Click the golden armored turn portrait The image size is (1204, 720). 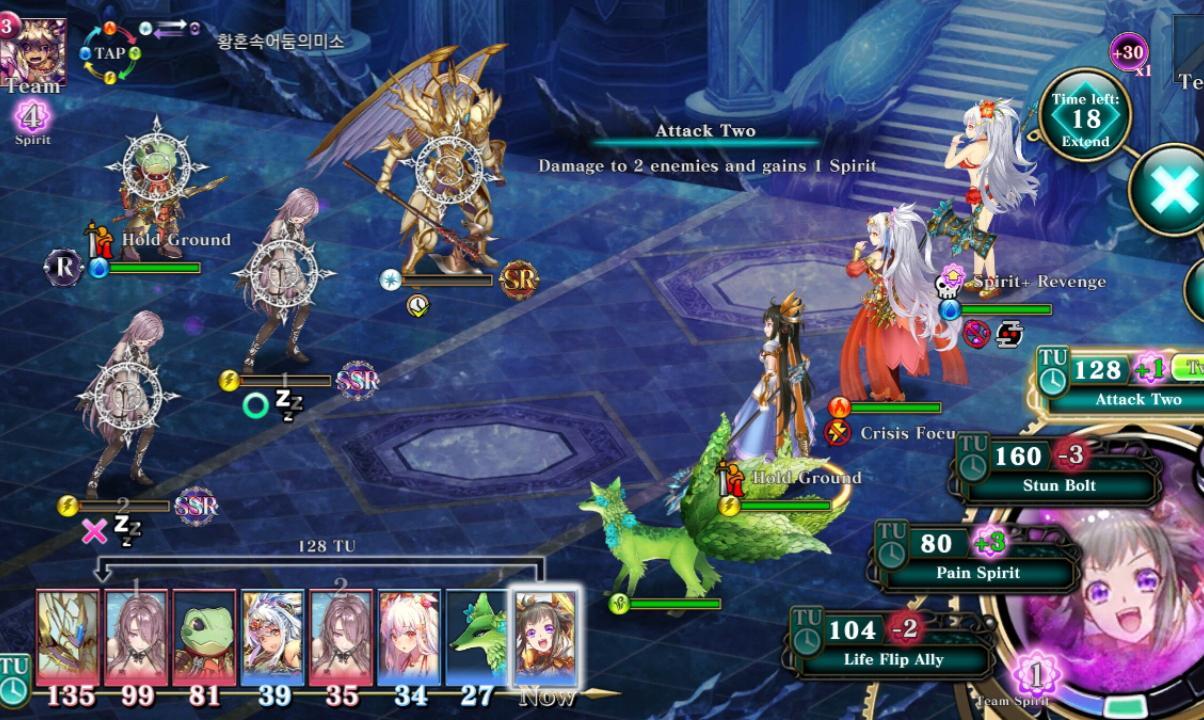[x=68, y=637]
